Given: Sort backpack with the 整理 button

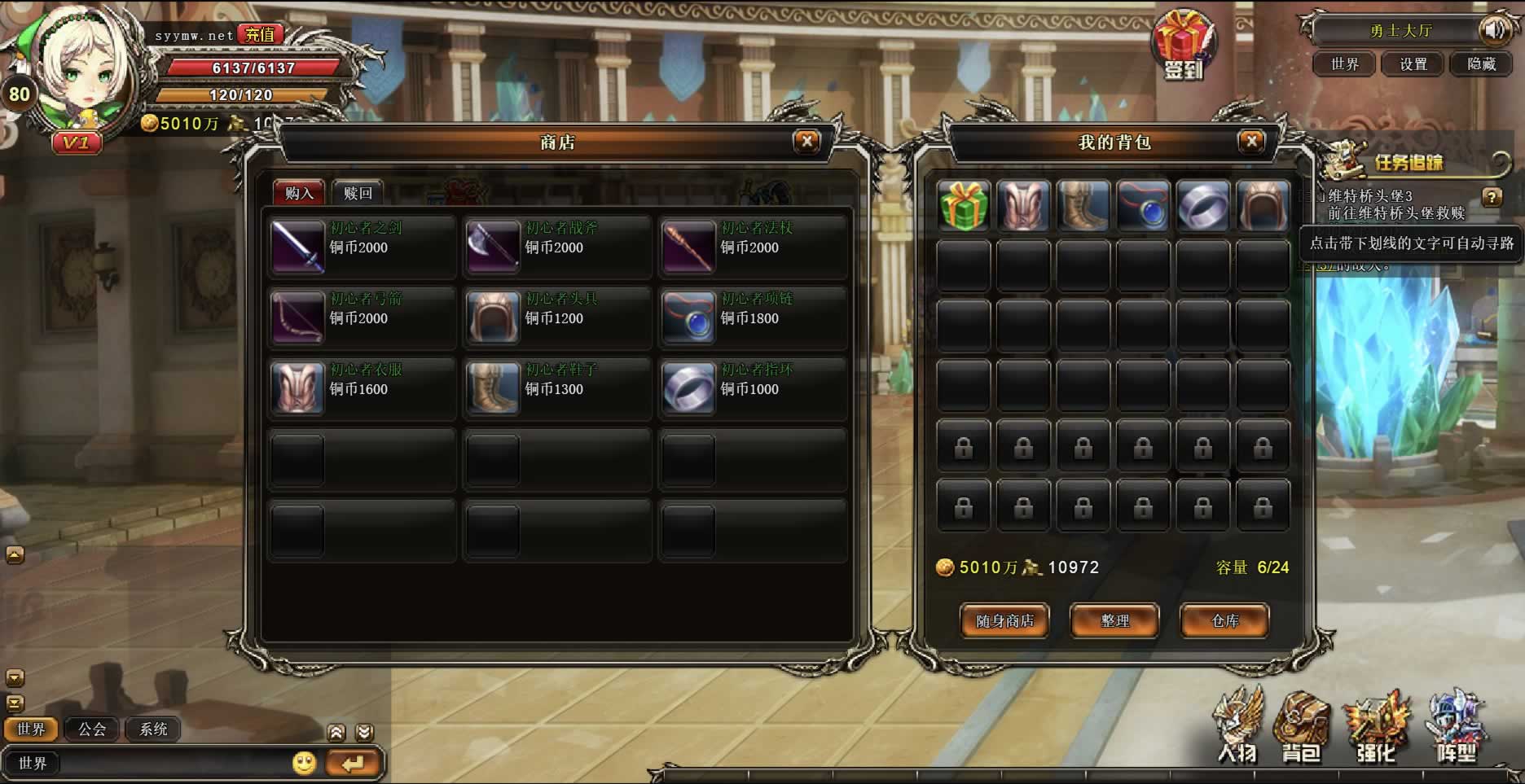Looking at the screenshot, I should pyautogui.click(x=1114, y=621).
